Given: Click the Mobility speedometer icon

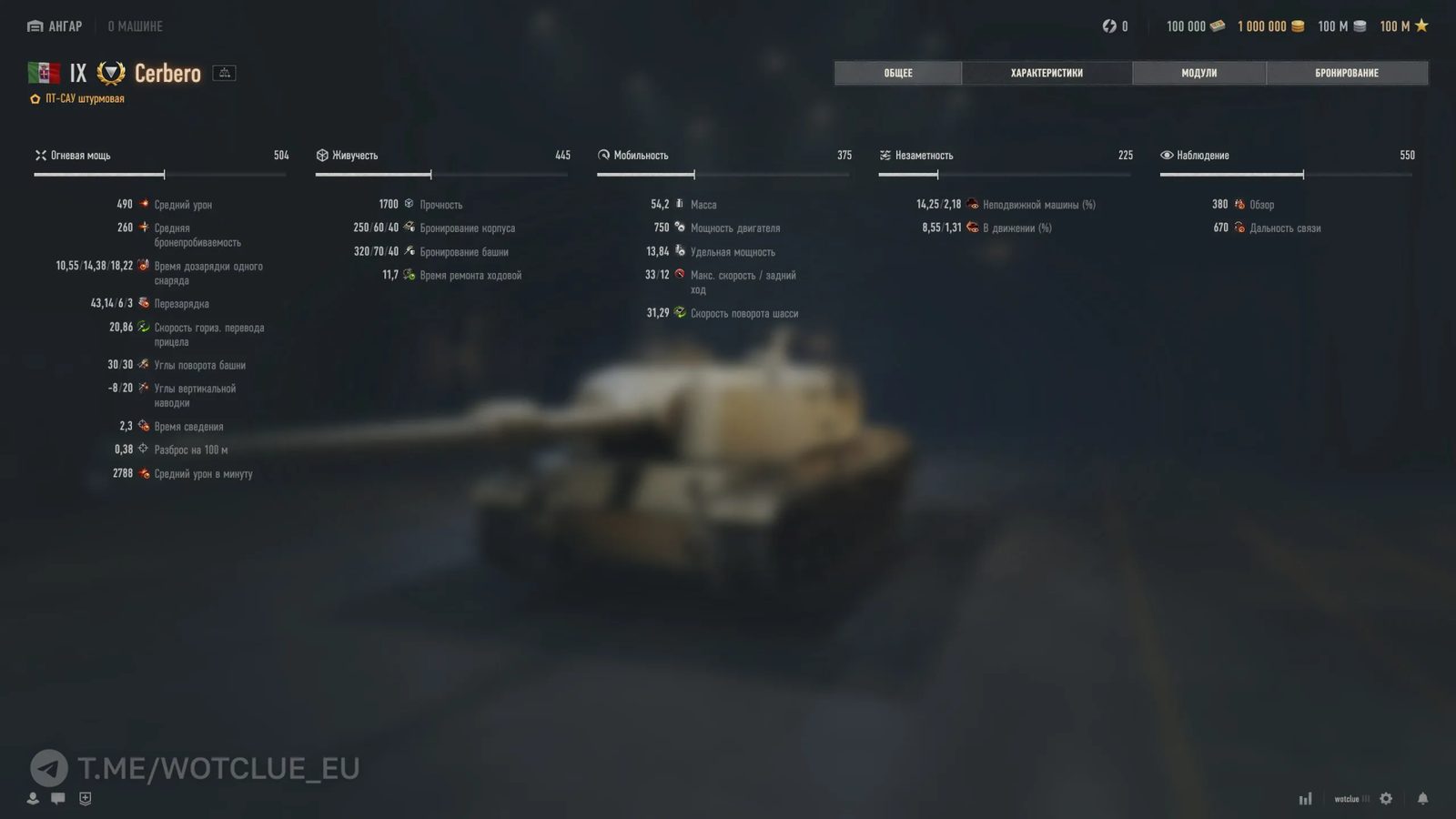Looking at the screenshot, I should coord(603,155).
